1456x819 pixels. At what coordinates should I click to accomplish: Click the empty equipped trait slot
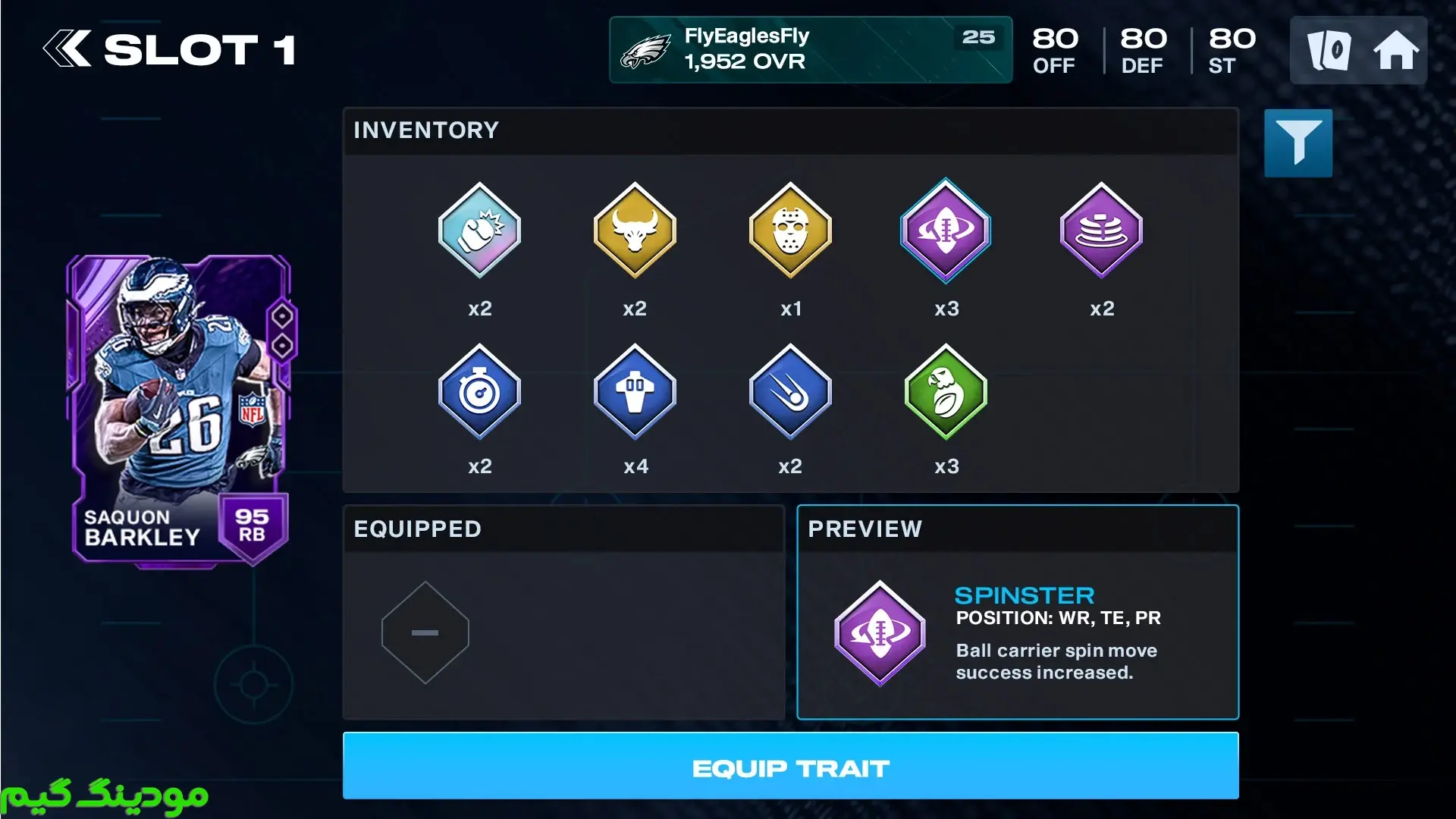(x=425, y=632)
